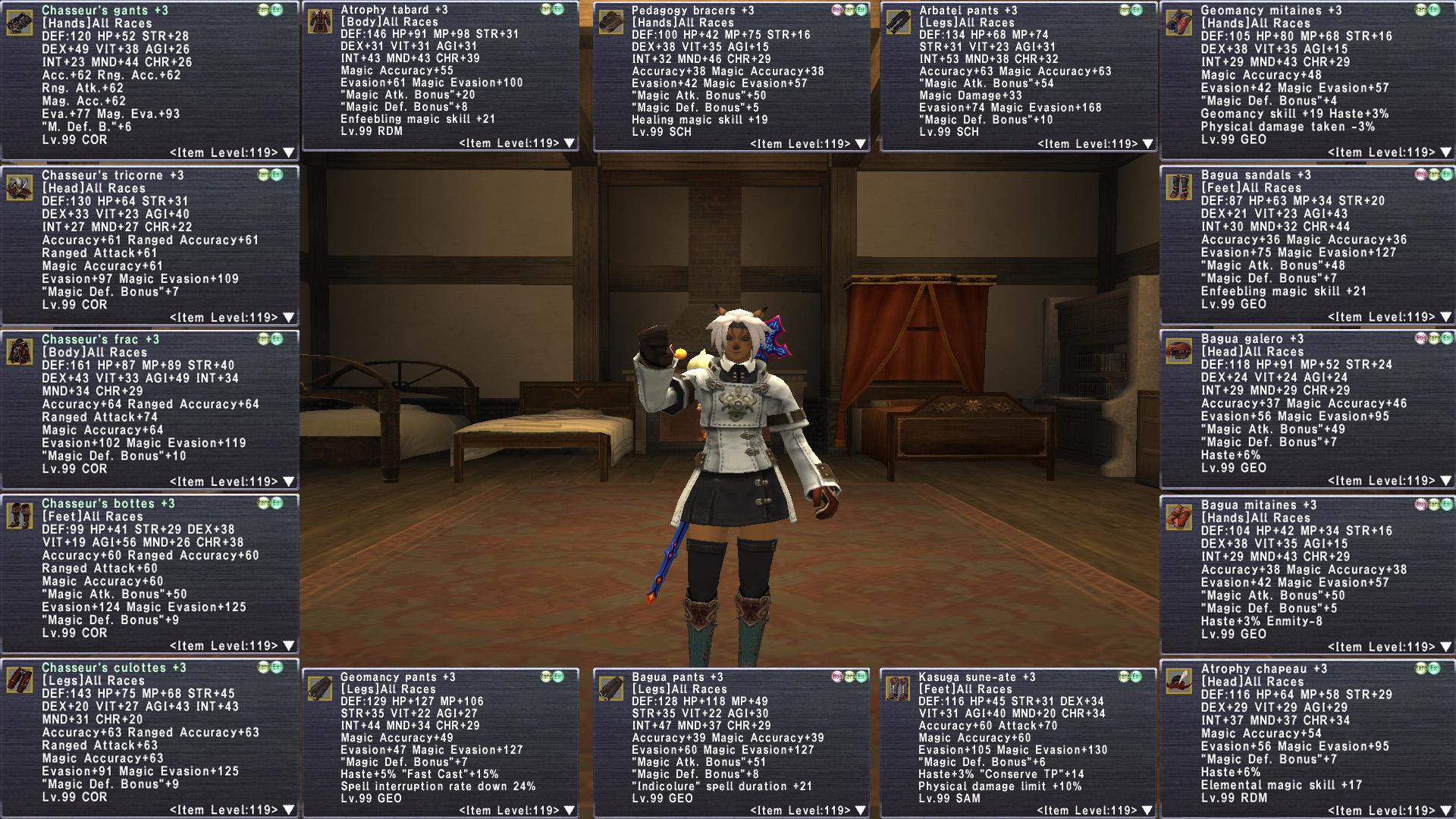Select the Chasseur's gants +3 item icon
1456x819 pixels.
coord(20,23)
